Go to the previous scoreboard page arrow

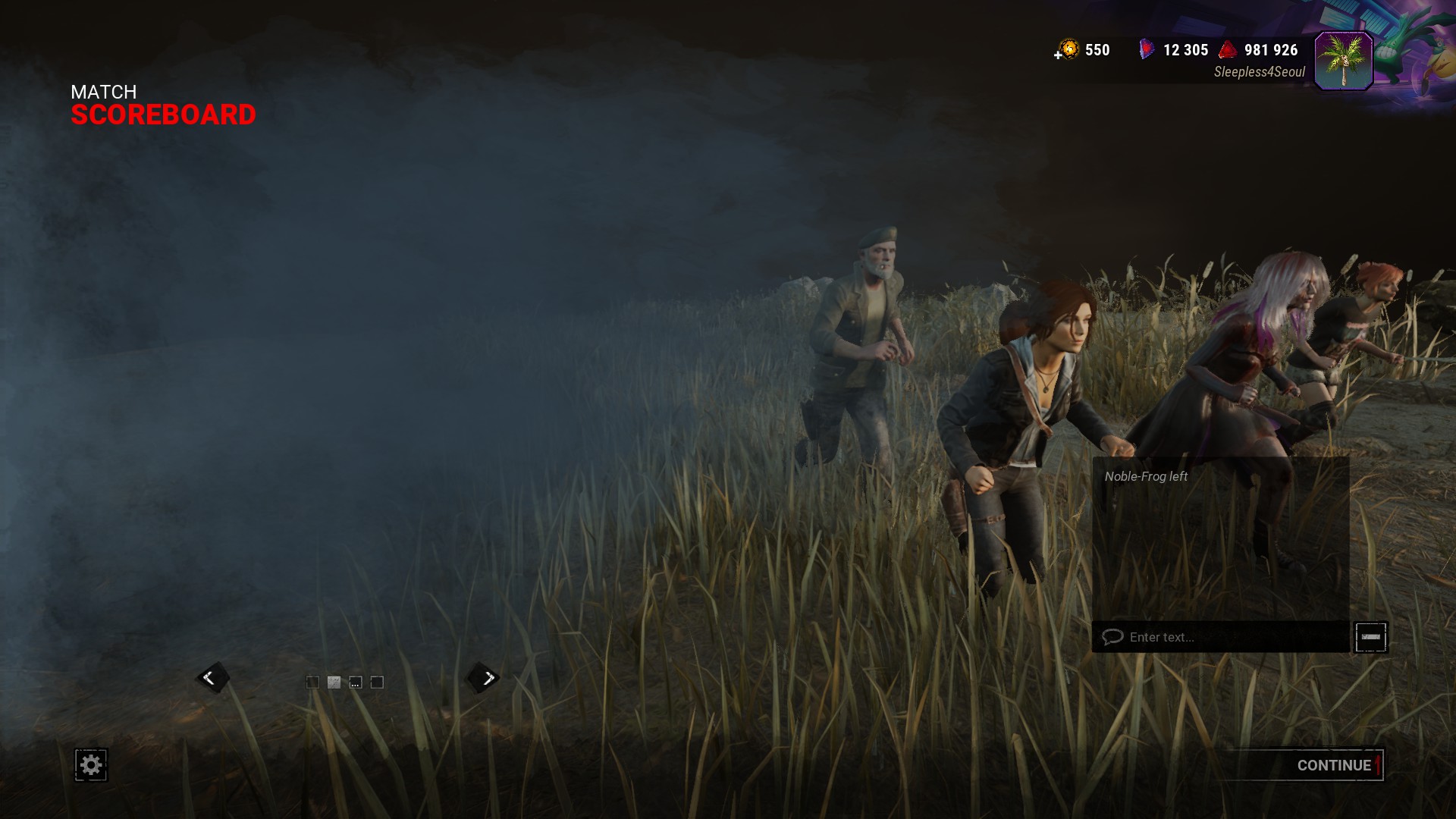[210, 678]
